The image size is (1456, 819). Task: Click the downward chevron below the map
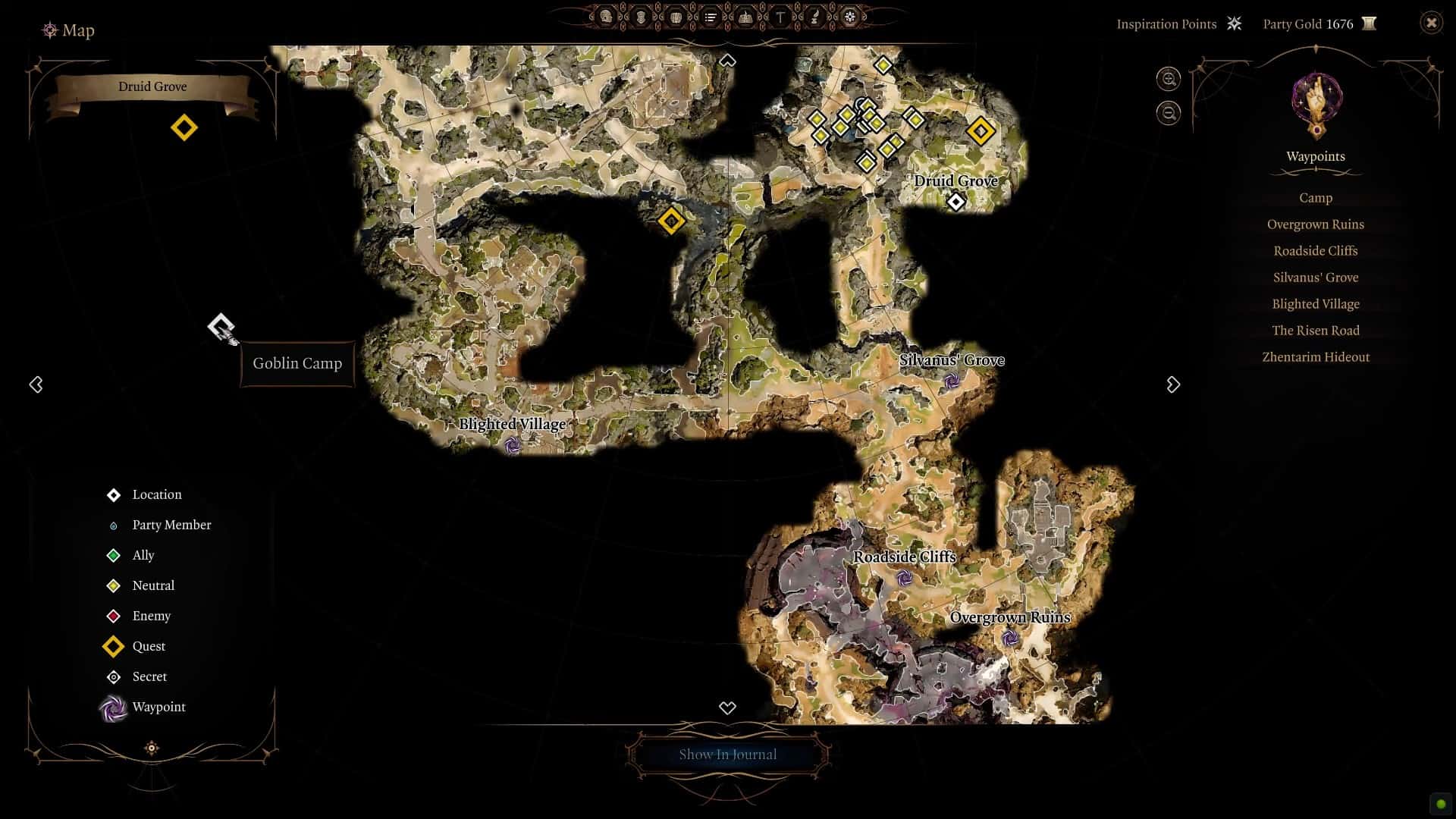click(x=727, y=708)
